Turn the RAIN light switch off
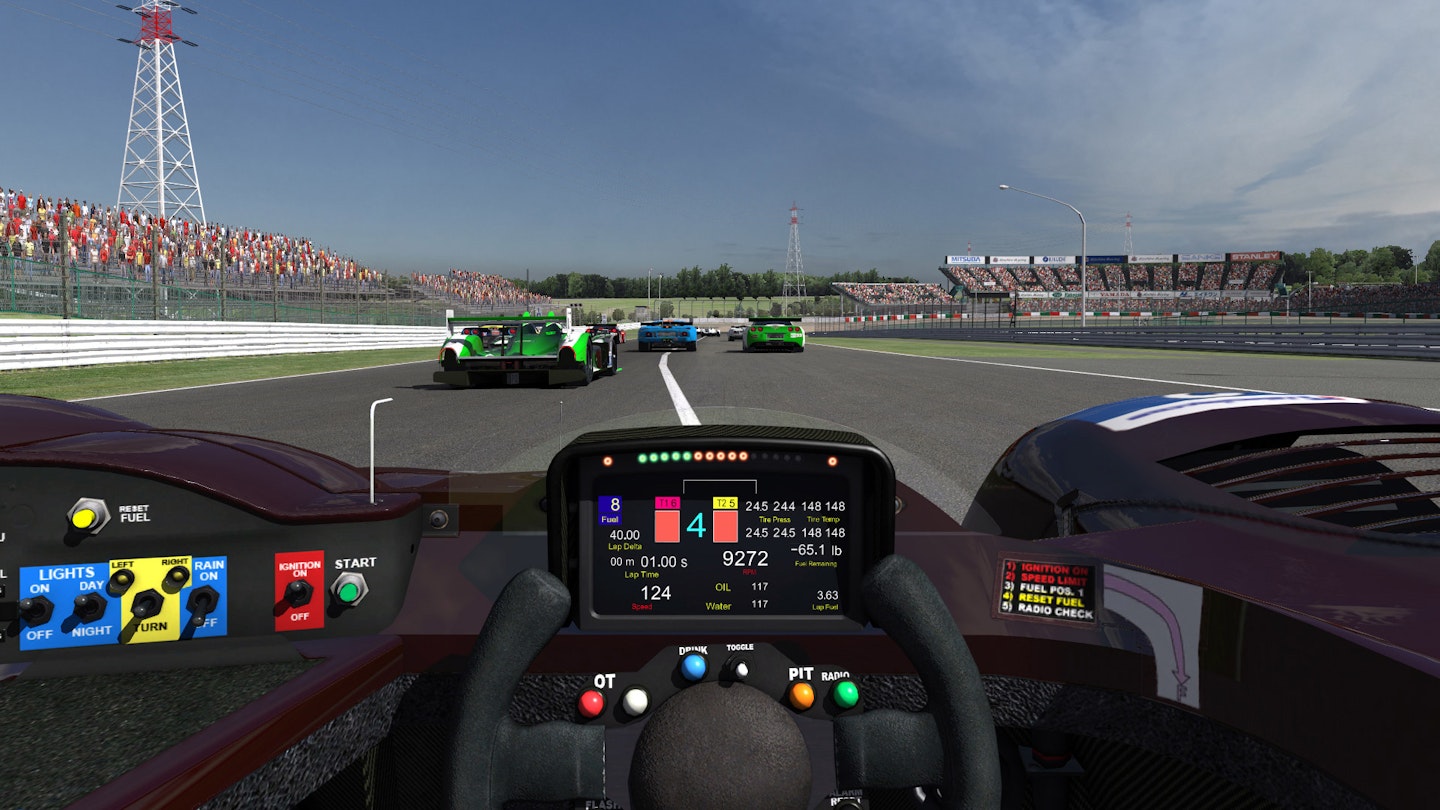Viewport: 1440px width, 810px height. click(x=201, y=604)
